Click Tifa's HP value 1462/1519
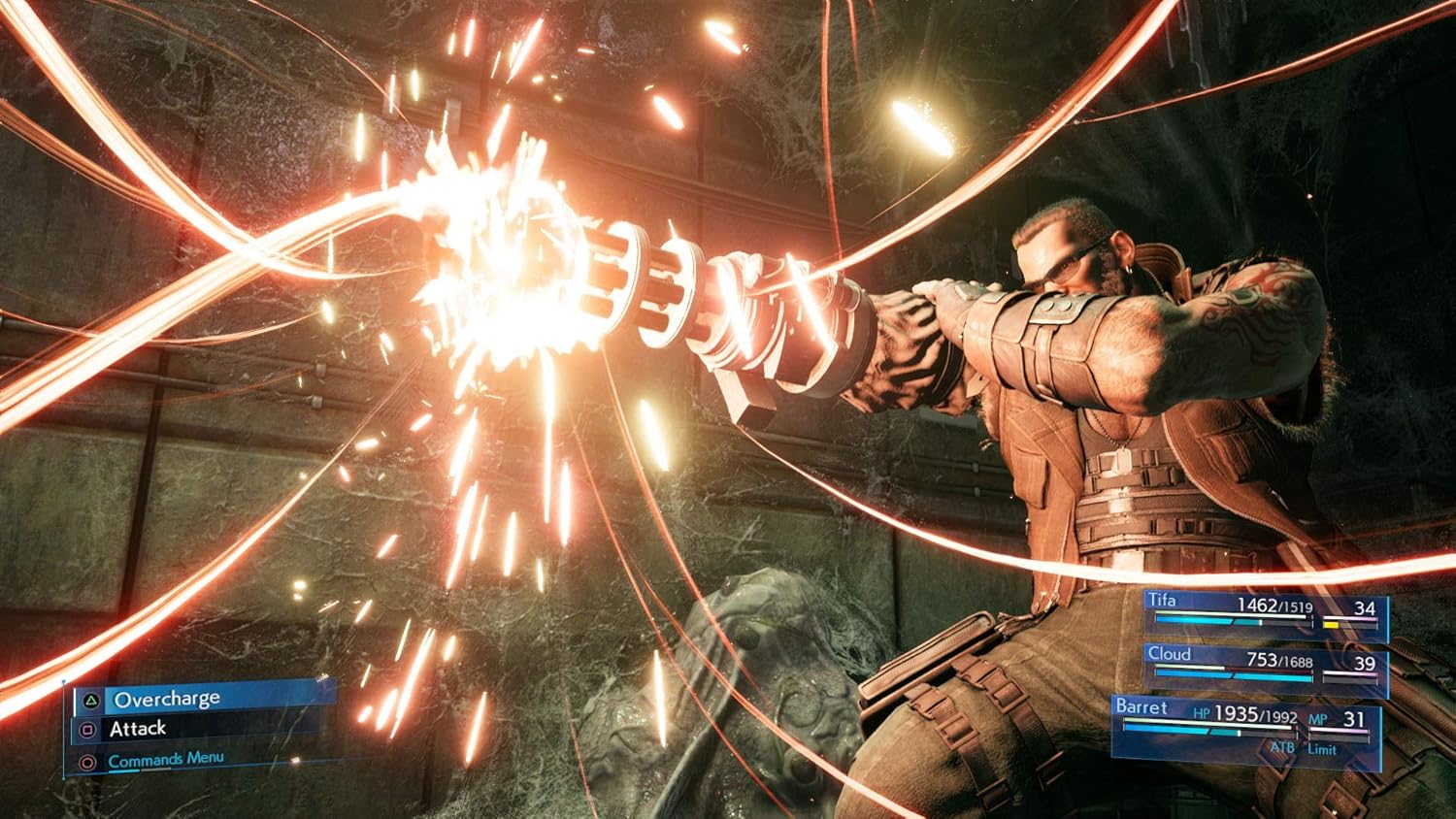This screenshot has width=1456, height=819. coord(1274,606)
